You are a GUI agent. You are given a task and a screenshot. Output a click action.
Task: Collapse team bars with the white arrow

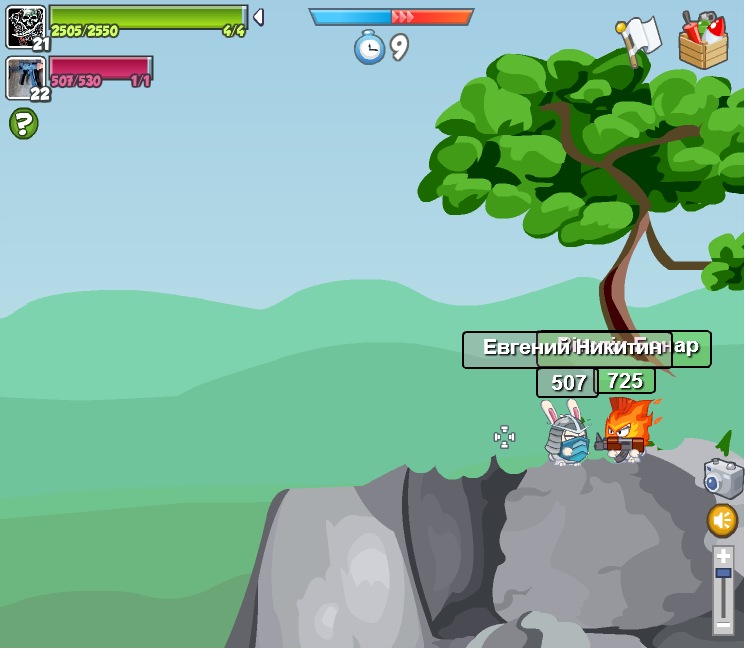pyautogui.click(x=258, y=17)
